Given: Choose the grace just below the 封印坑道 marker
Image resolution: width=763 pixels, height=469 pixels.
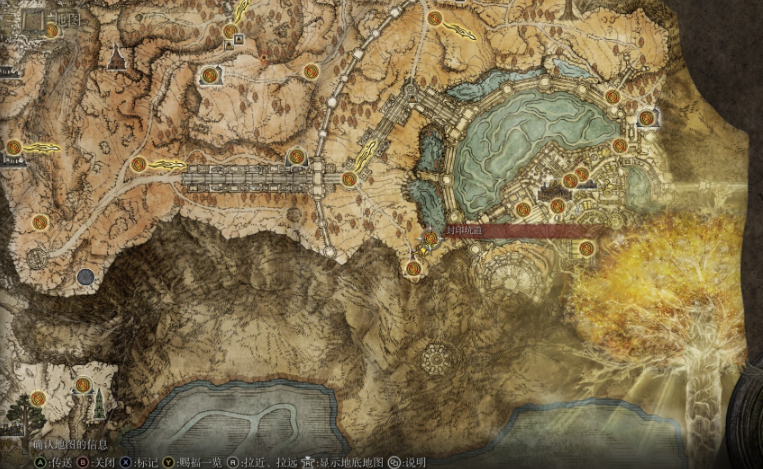Looking at the screenshot, I should point(412,267).
